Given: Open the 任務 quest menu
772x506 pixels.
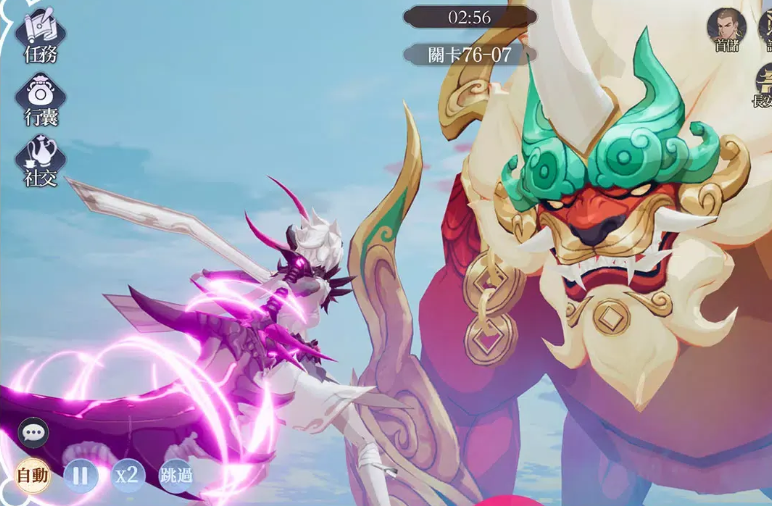Looking at the screenshot, I should point(40,35).
